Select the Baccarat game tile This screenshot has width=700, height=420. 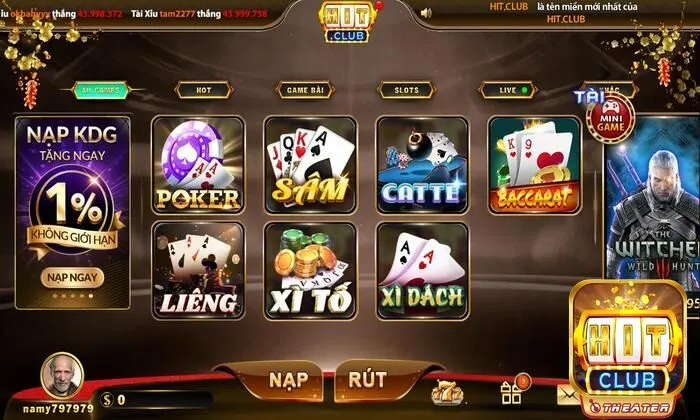tap(534, 165)
